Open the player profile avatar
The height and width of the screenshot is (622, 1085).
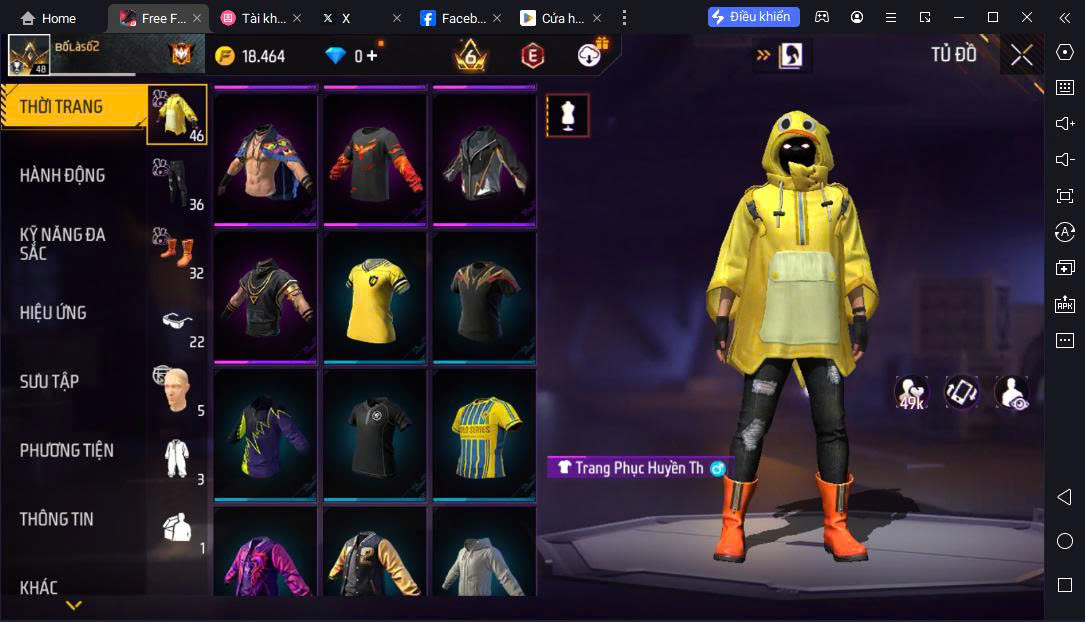click(29, 55)
